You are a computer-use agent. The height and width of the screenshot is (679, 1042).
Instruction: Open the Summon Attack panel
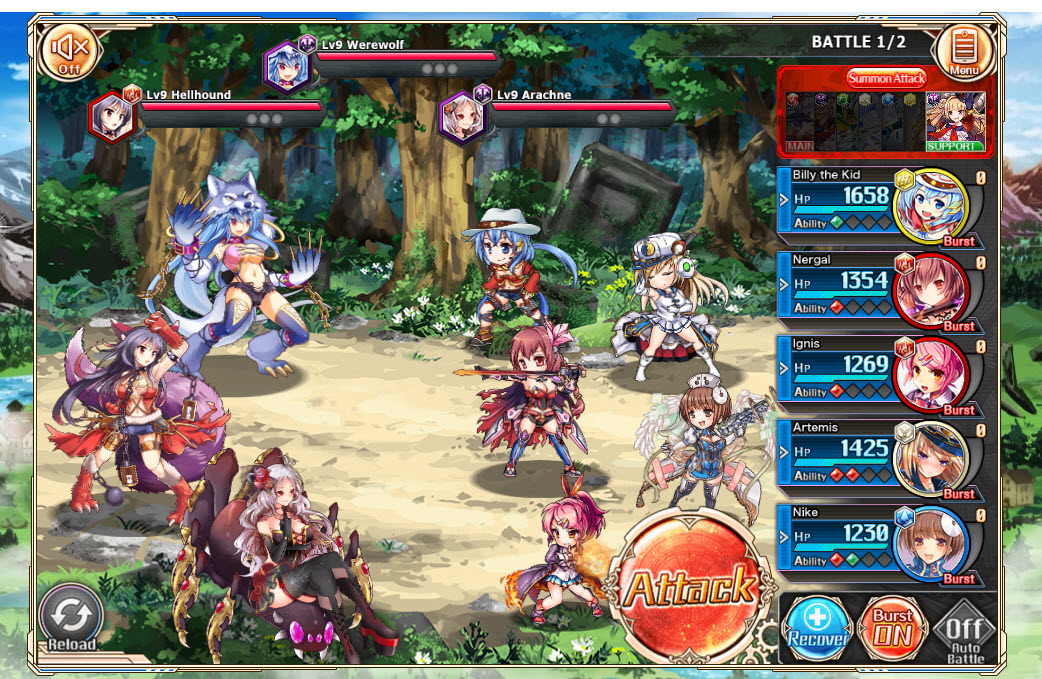click(886, 78)
